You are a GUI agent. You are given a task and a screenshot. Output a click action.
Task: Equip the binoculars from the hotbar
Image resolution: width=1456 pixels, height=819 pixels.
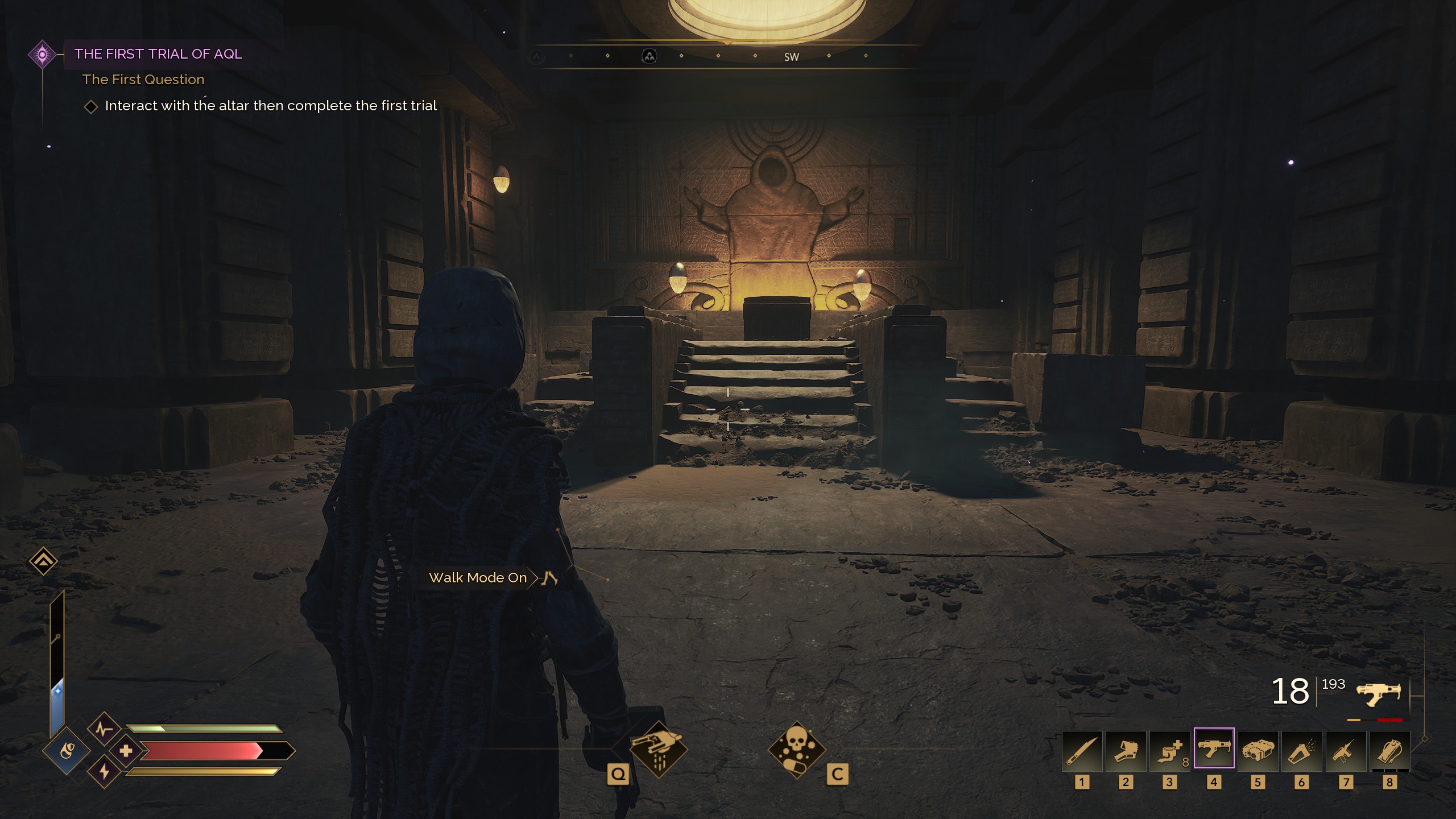pyautogui.click(x=1258, y=751)
